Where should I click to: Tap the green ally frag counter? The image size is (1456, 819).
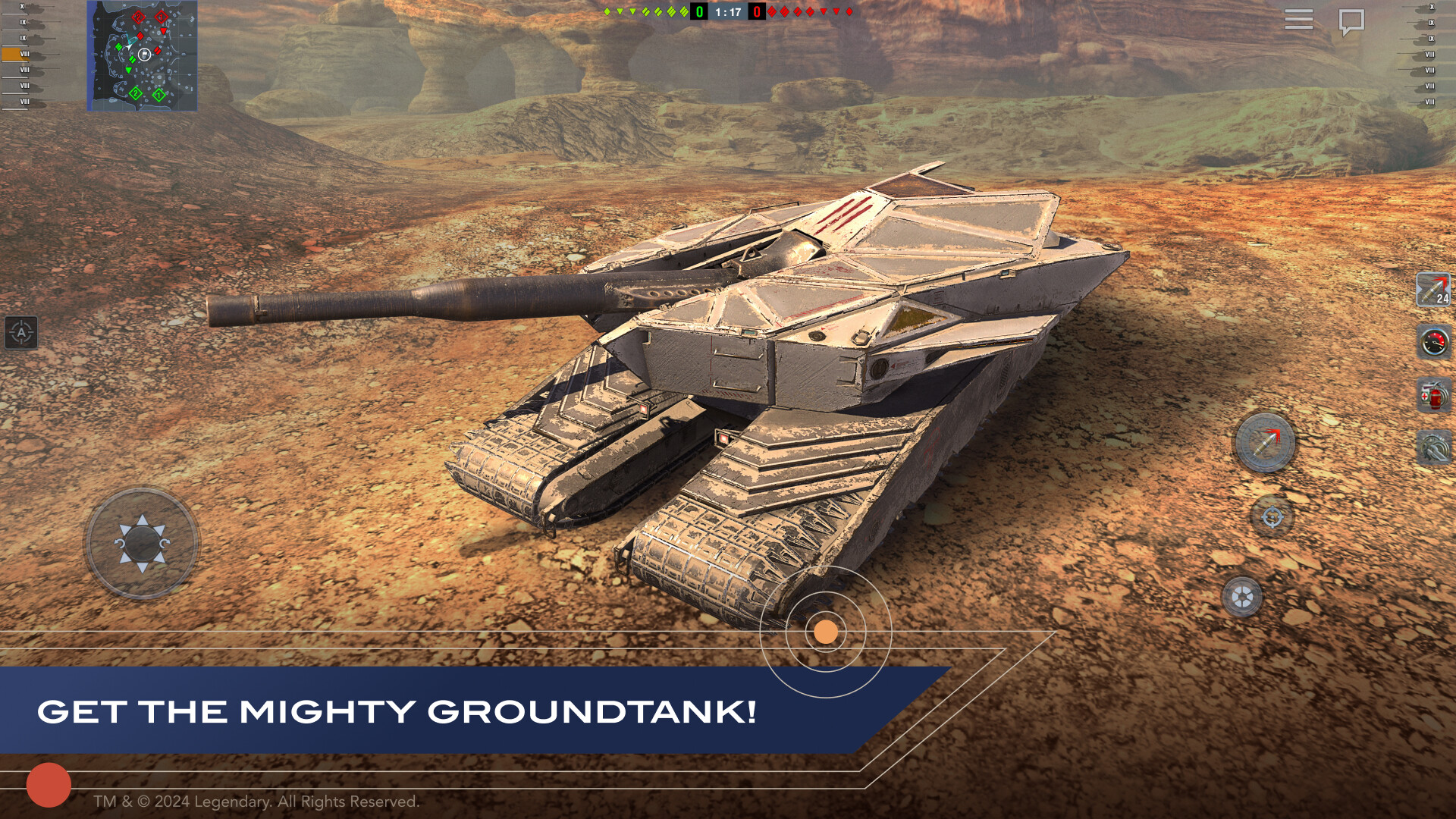pos(698,12)
